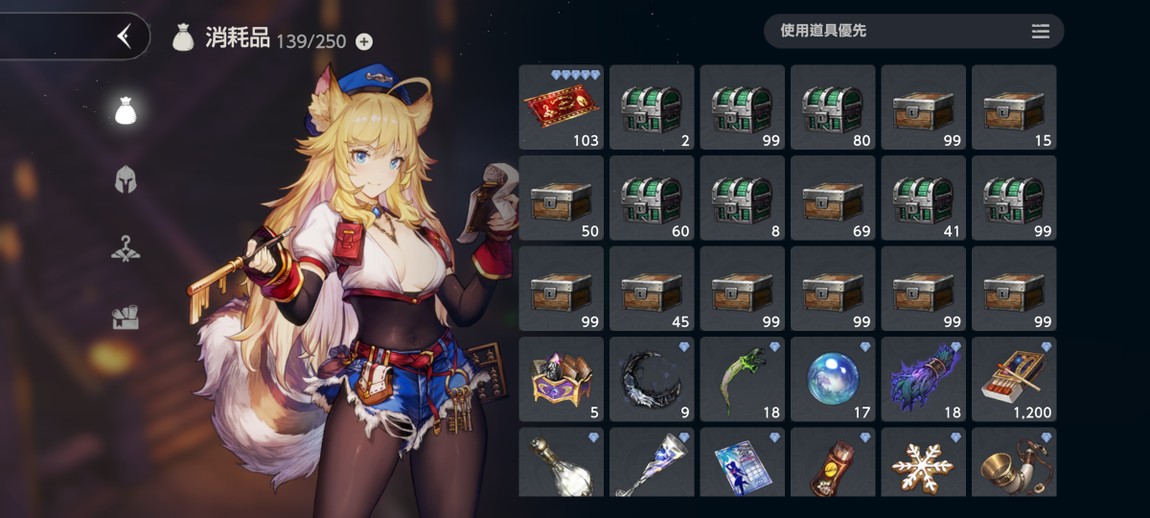Select the red ticket with 103 count

pos(561,108)
